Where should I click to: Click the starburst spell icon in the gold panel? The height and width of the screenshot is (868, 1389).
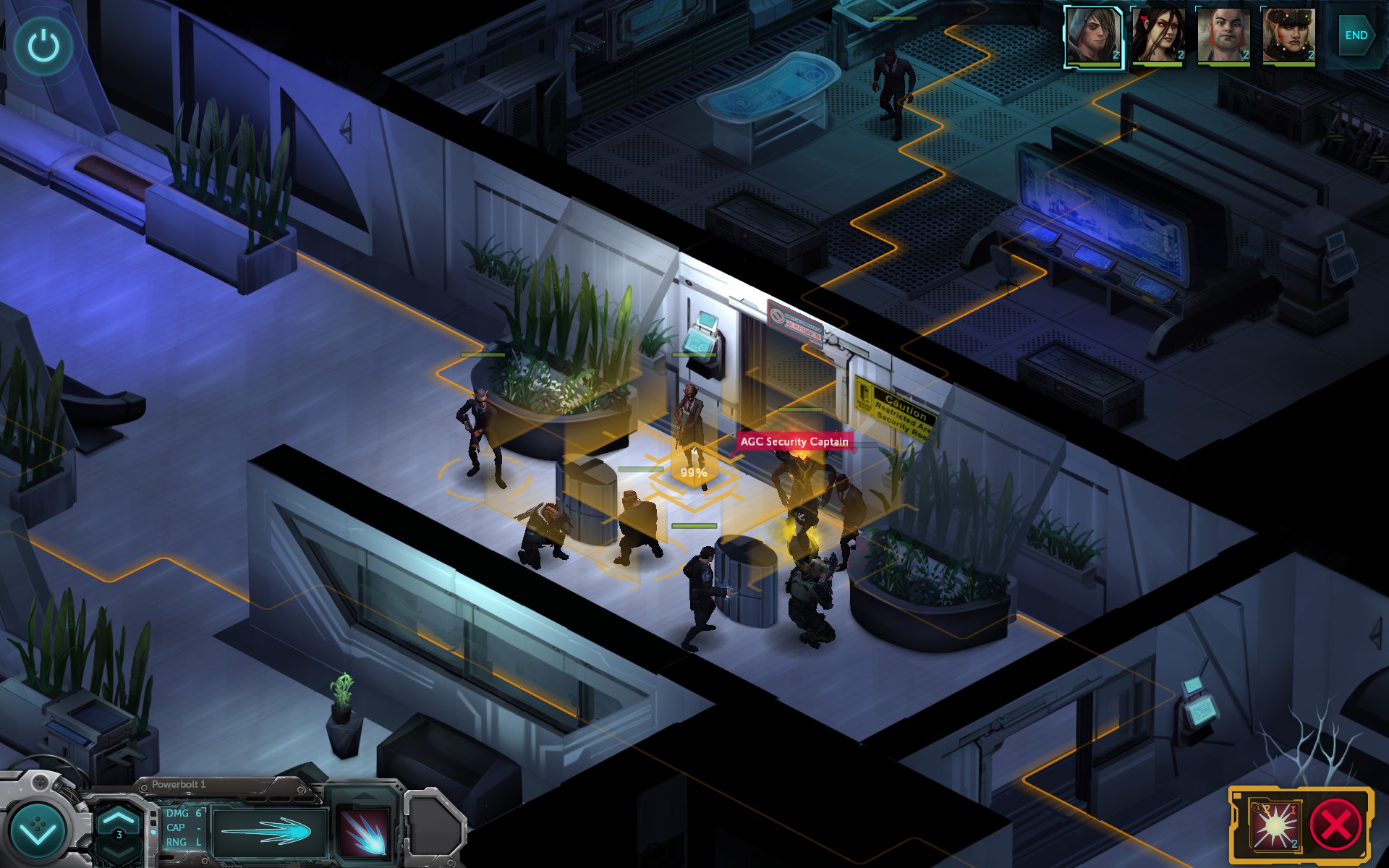tap(1275, 825)
